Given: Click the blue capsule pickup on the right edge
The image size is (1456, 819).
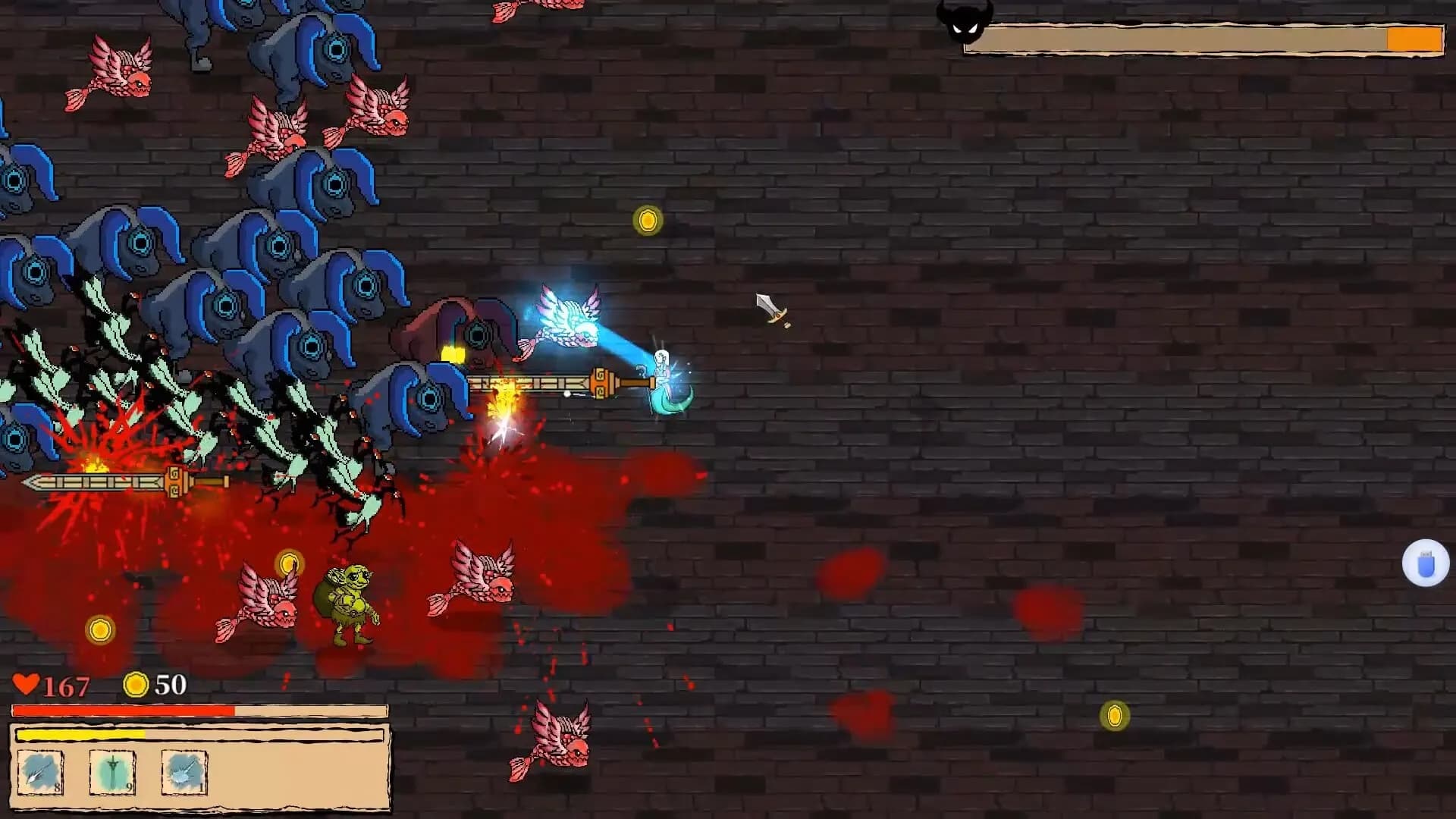Looking at the screenshot, I should coord(1424,563).
